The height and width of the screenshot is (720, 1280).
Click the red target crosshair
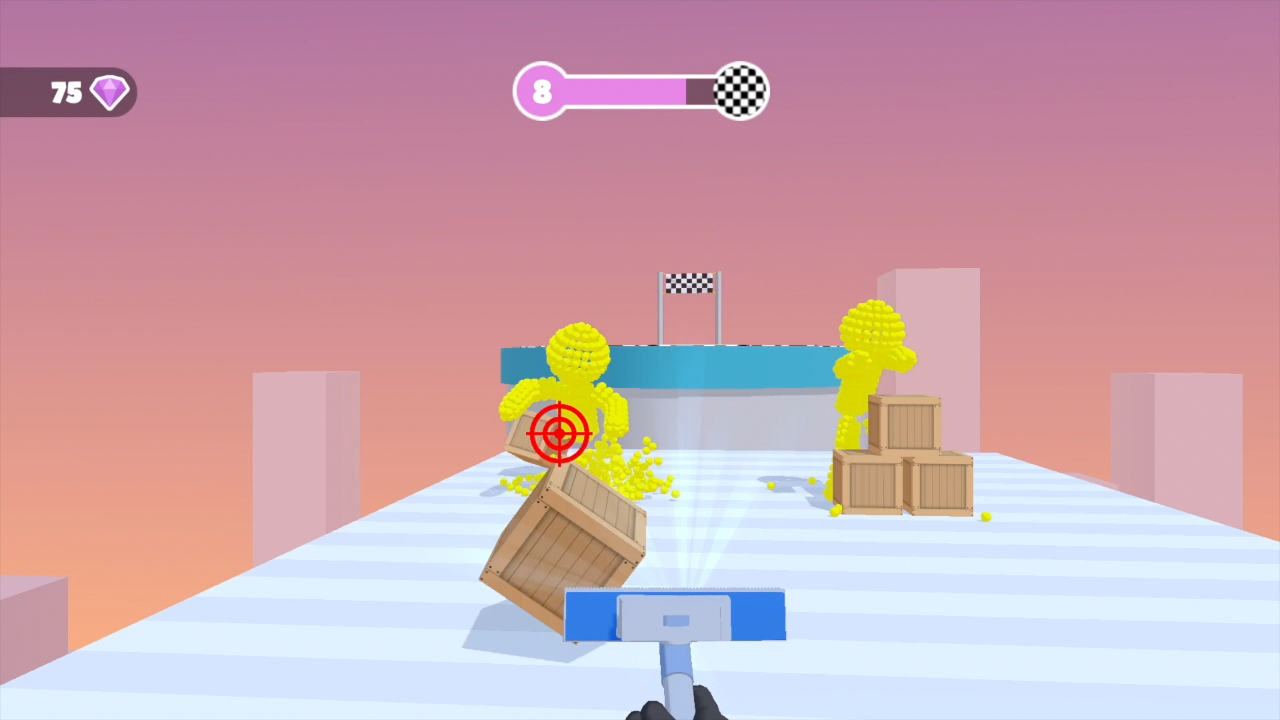point(559,434)
